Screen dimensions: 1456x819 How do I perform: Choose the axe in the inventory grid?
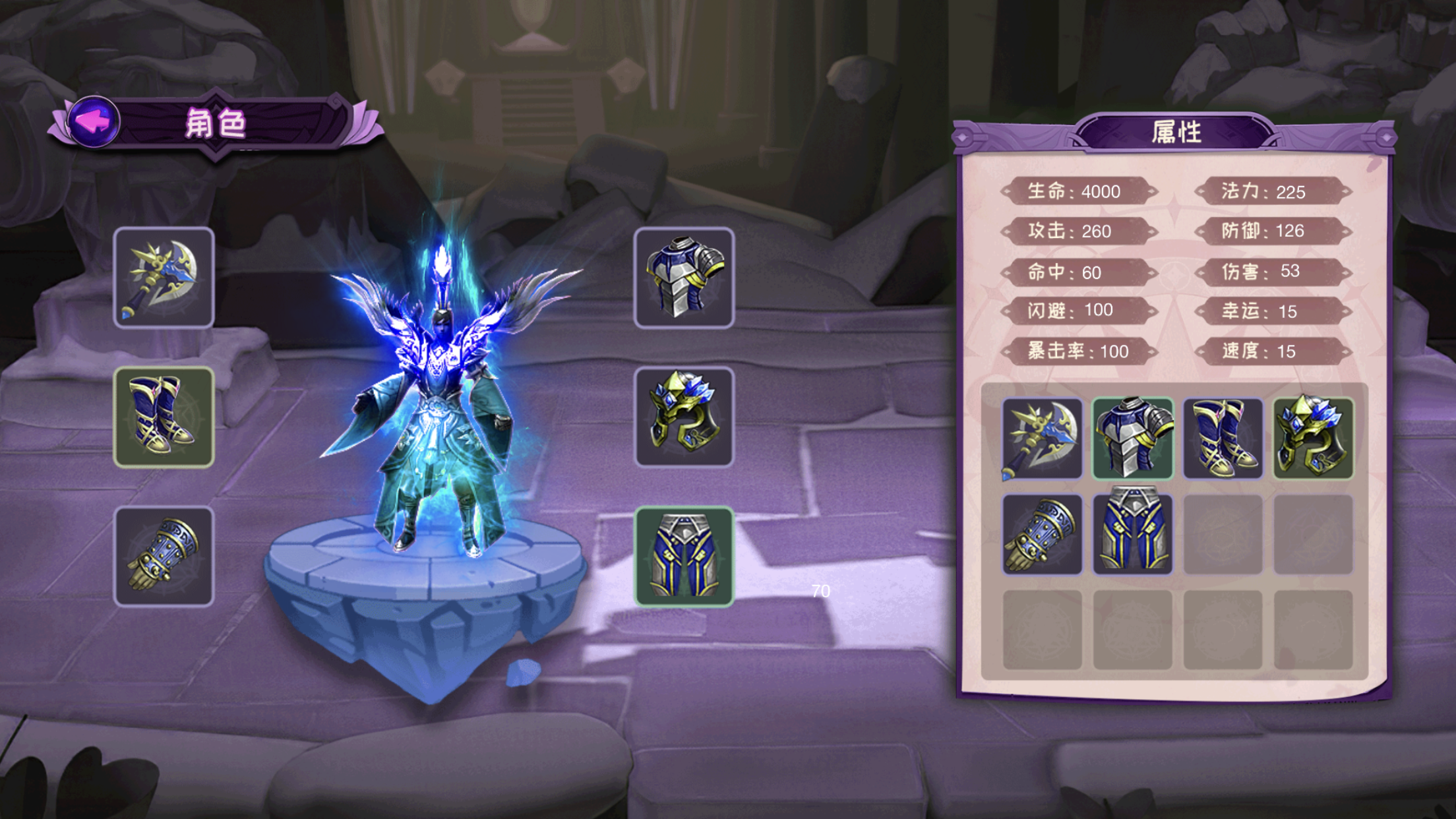[x=1042, y=439]
